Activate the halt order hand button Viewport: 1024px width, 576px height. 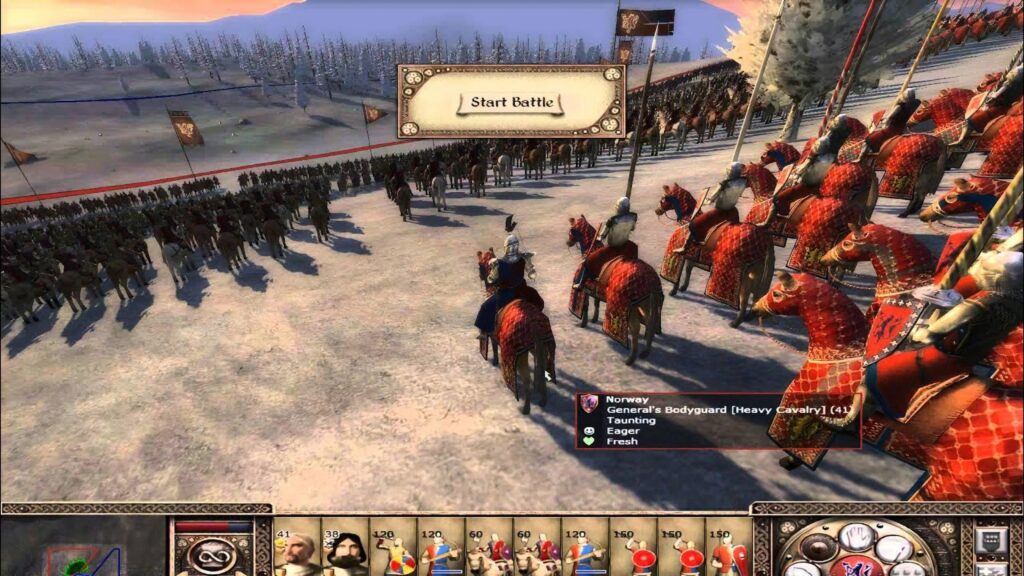click(x=855, y=537)
